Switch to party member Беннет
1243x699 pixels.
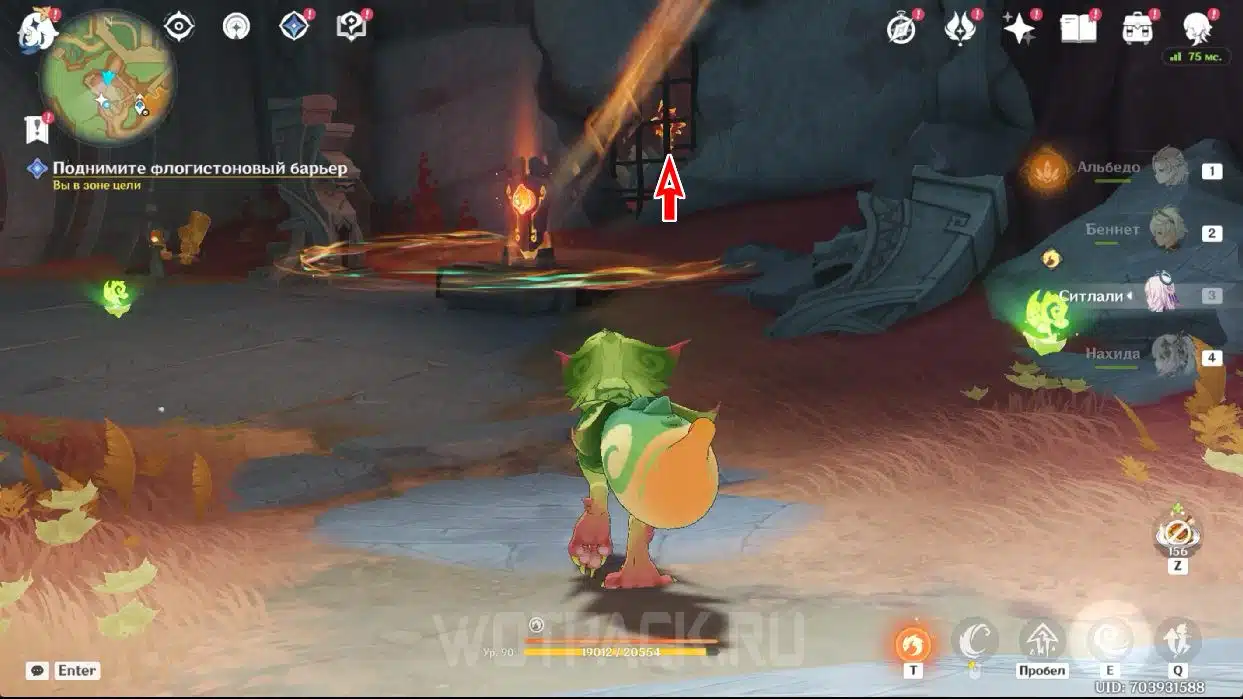click(1167, 231)
